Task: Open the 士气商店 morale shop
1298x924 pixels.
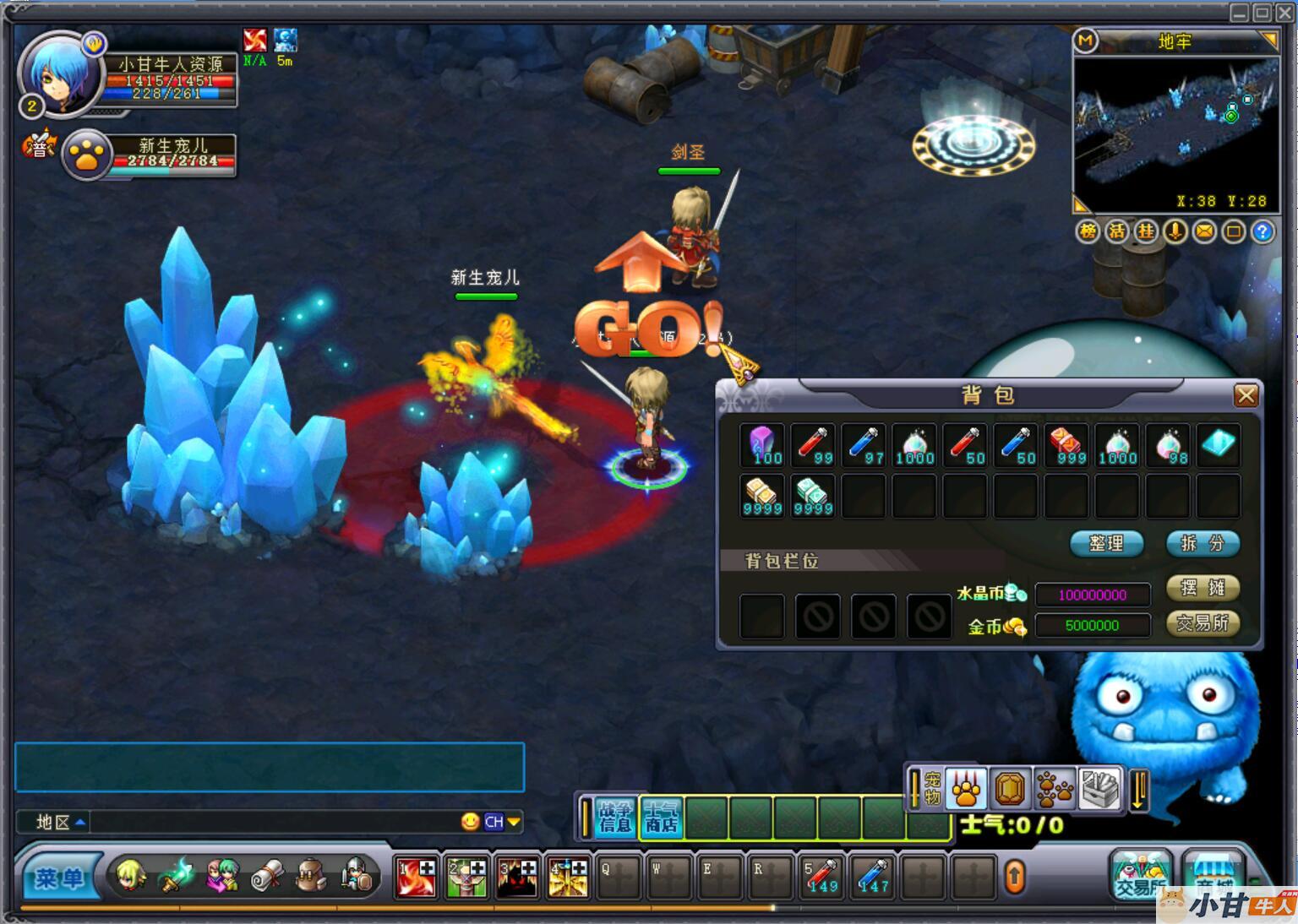Action: pos(662,818)
